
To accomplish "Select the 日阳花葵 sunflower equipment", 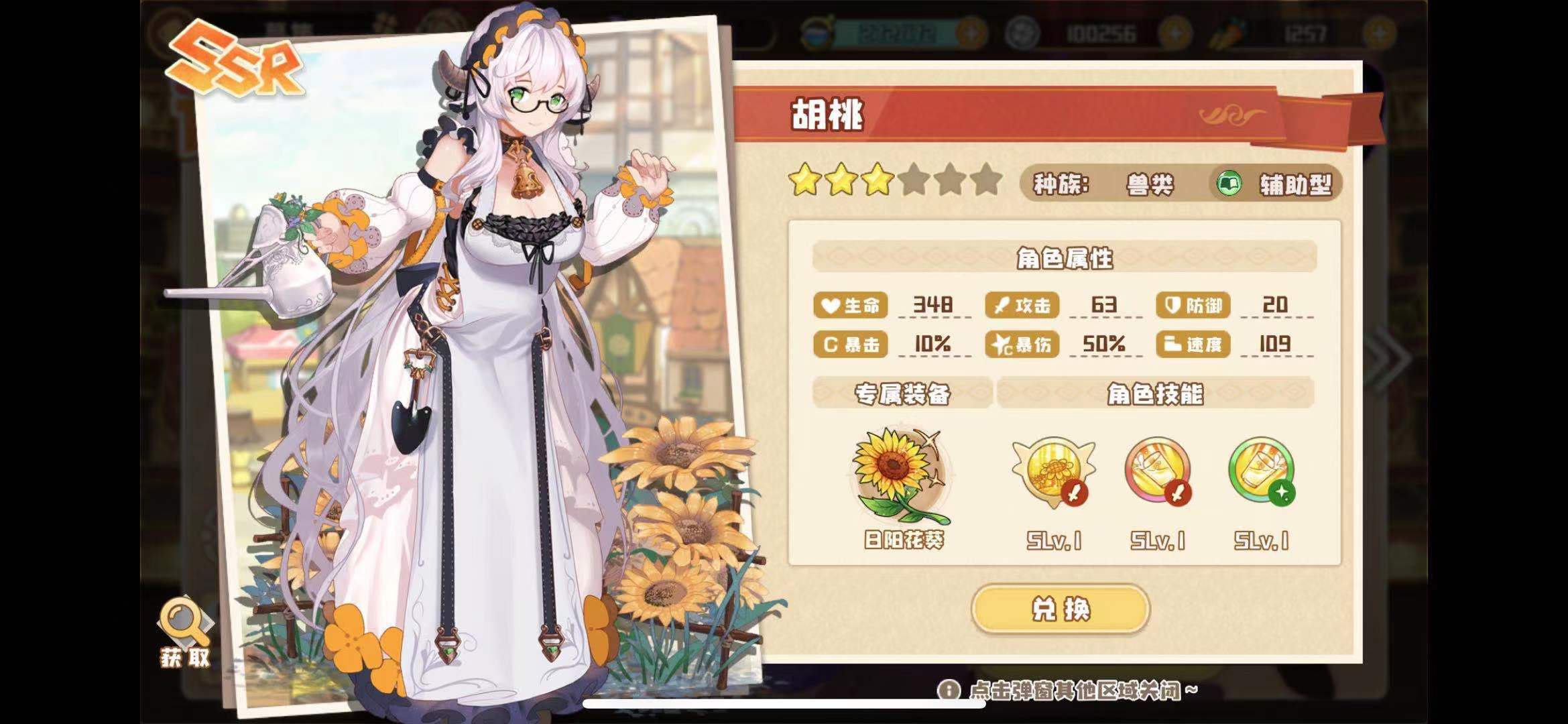I will pyautogui.click(x=901, y=477).
